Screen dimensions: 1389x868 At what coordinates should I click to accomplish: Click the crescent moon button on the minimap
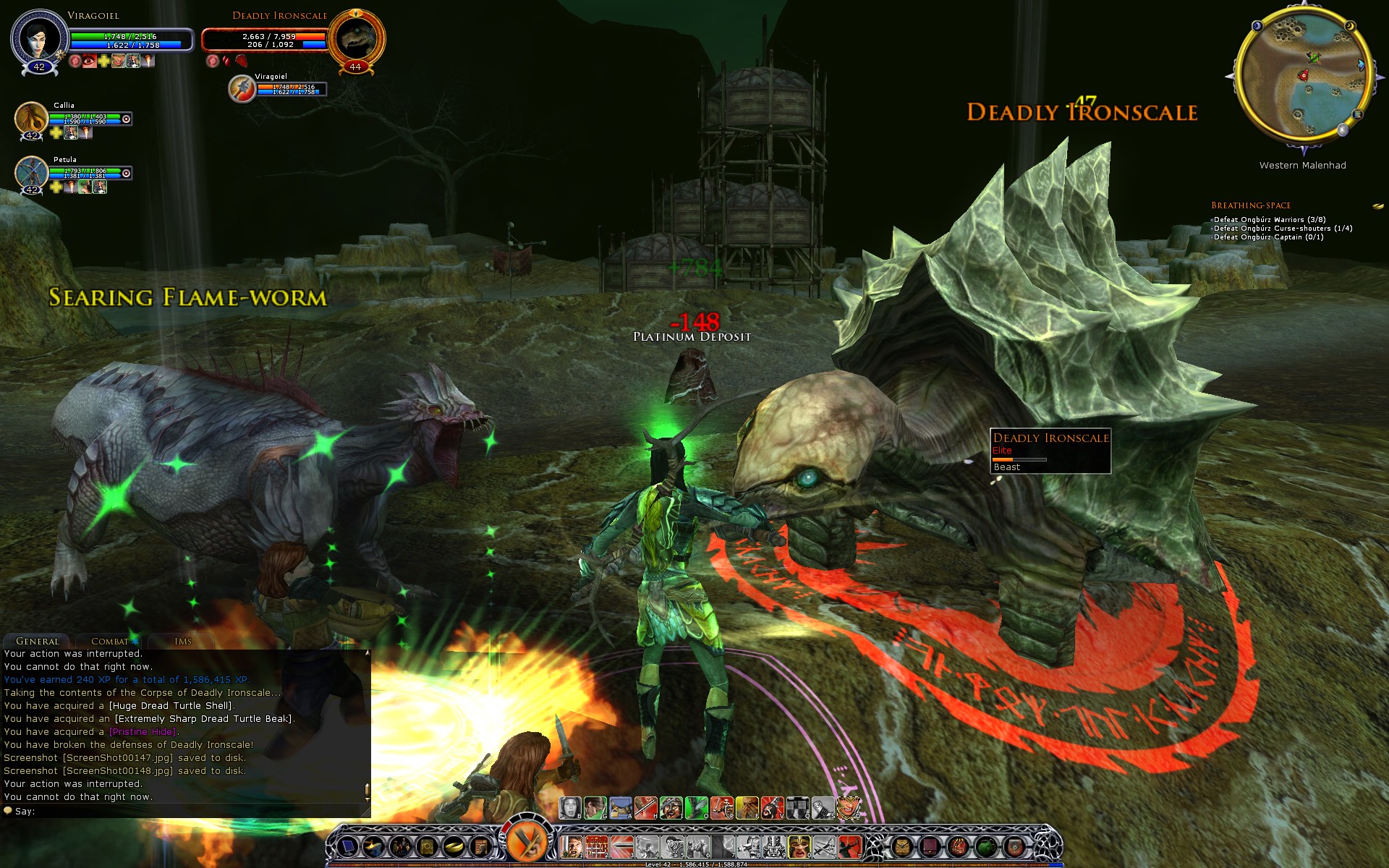point(1350,26)
